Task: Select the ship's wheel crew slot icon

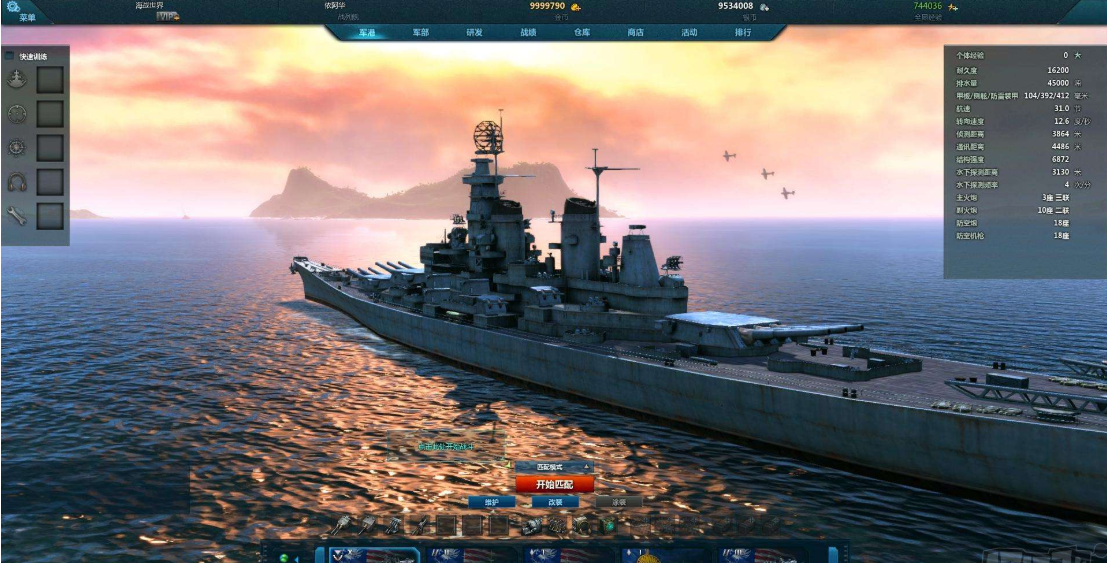Action: coord(16,147)
